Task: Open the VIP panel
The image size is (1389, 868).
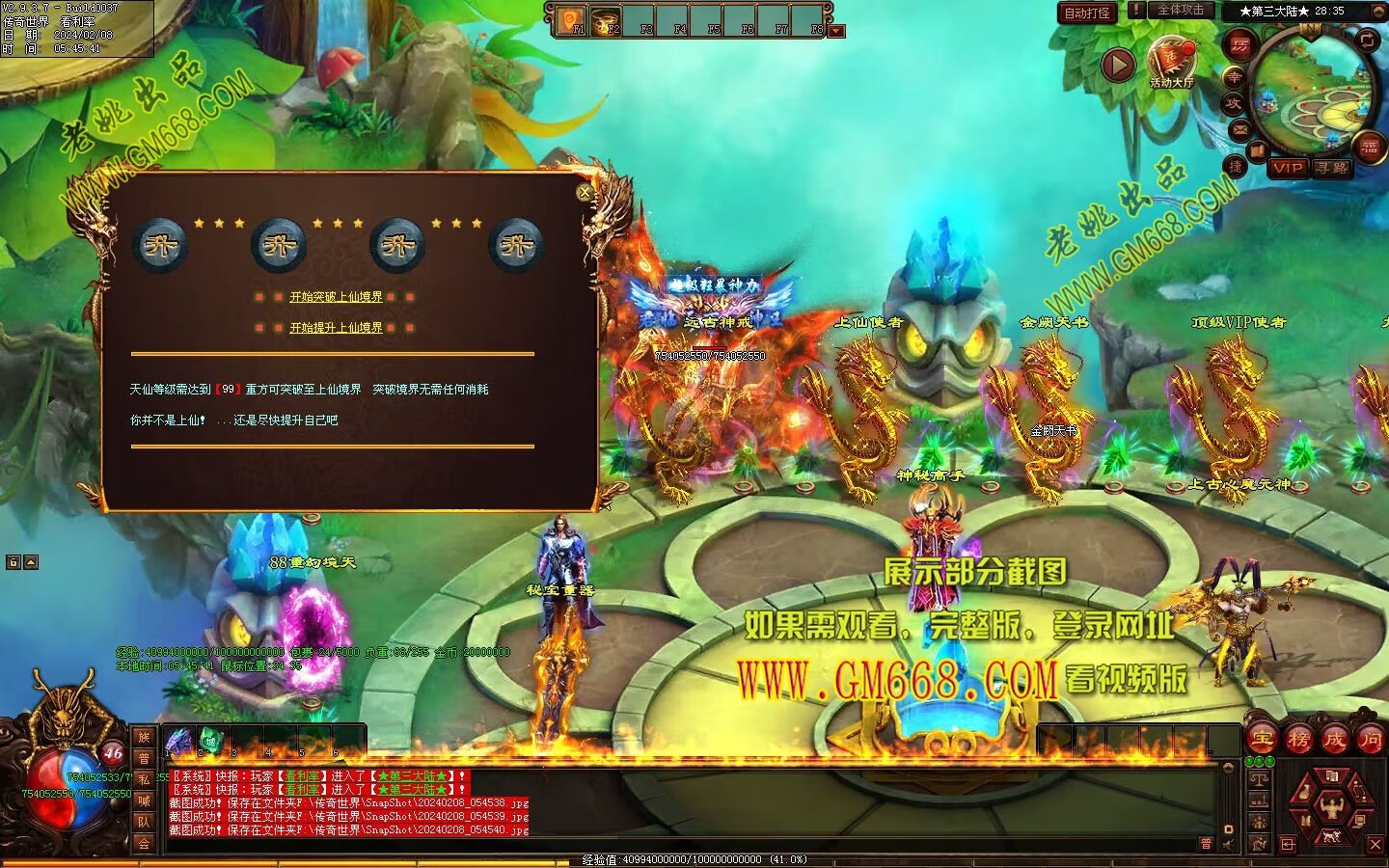Action: coord(1287,168)
